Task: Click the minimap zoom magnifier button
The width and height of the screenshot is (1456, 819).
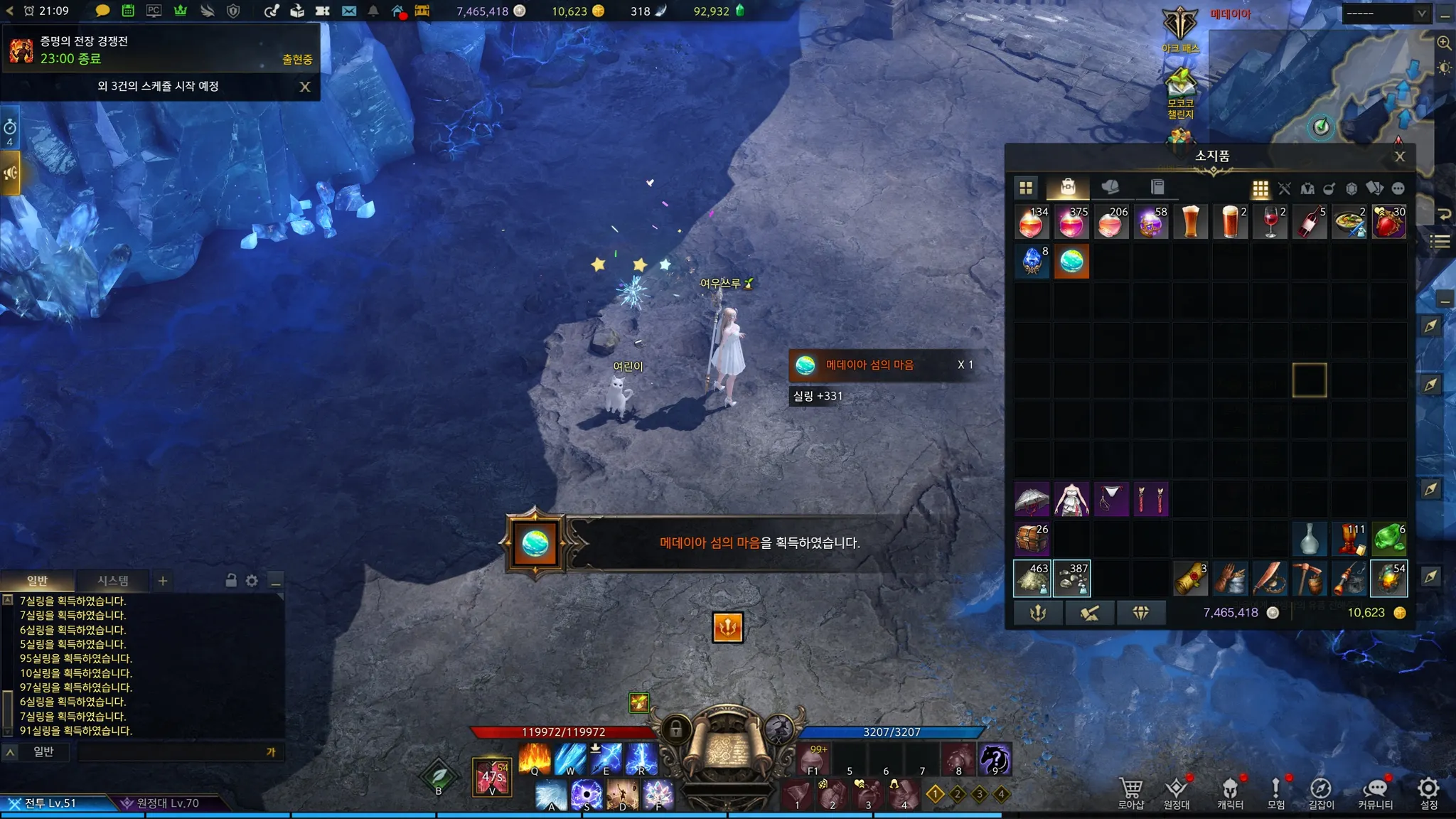Action: coord(1444,43)
